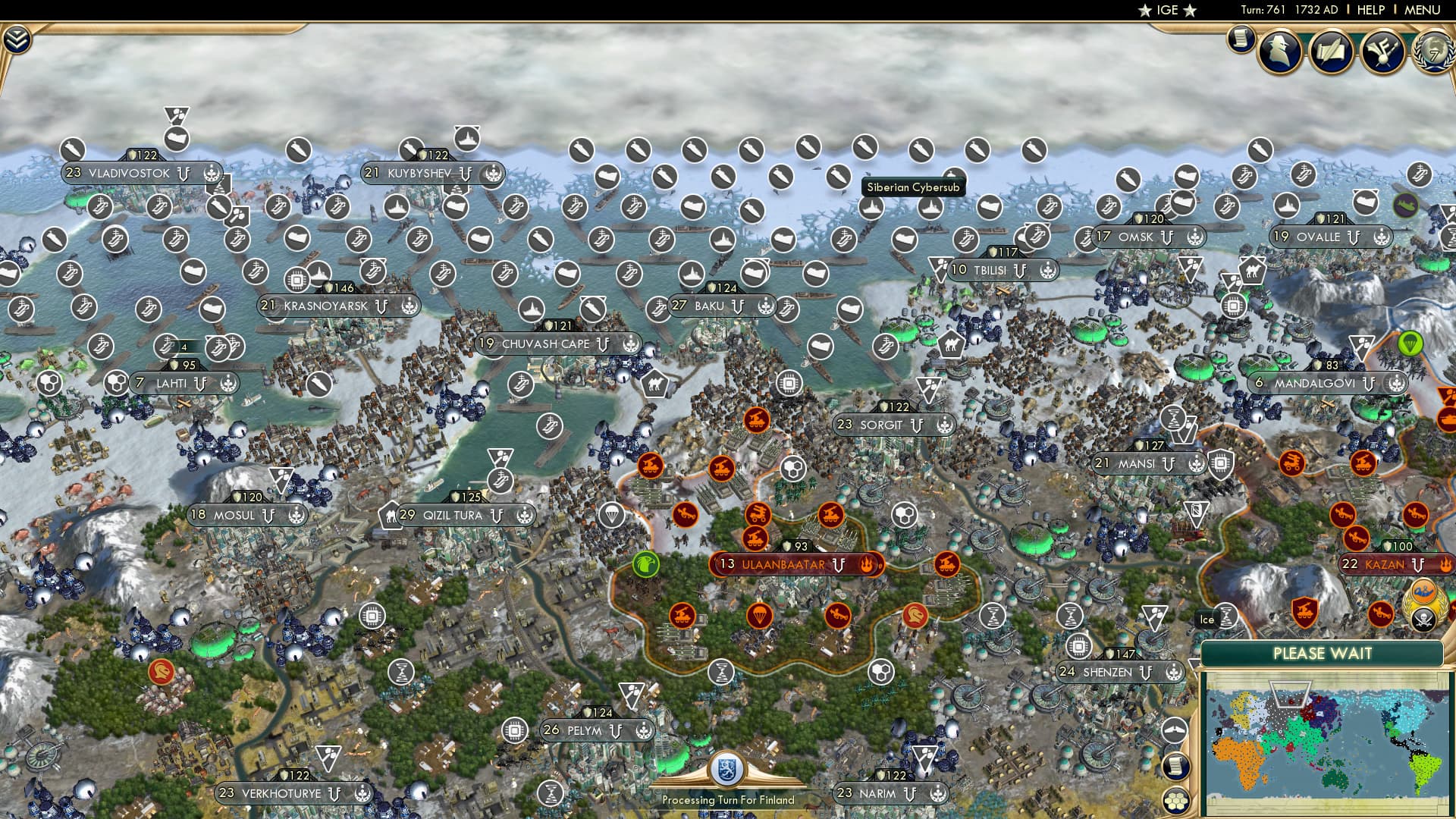Viewport: 1456px width, 819px height.
Task: Open the MENU at top right
Action: tap(1423, 11)
